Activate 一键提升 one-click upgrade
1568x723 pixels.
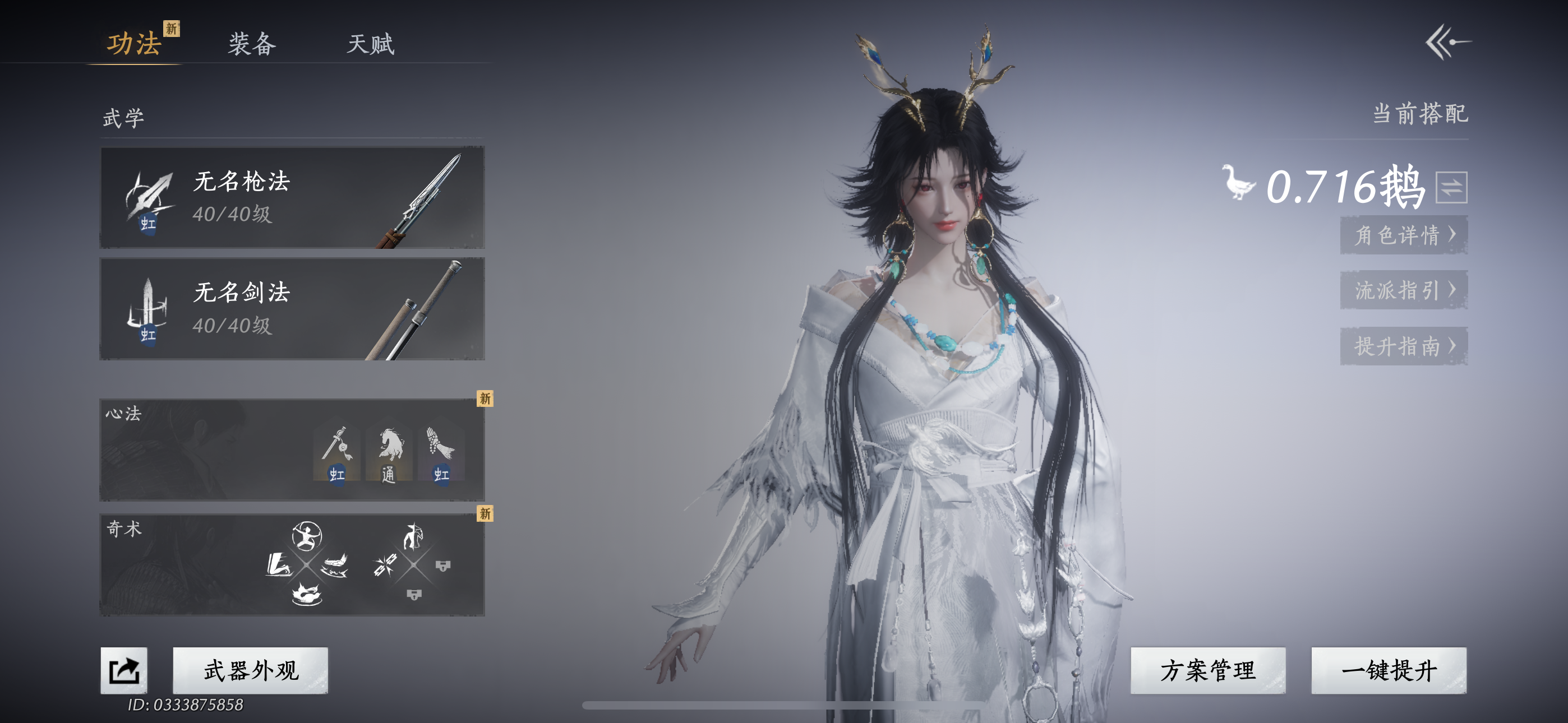(x=1389, y=670)
